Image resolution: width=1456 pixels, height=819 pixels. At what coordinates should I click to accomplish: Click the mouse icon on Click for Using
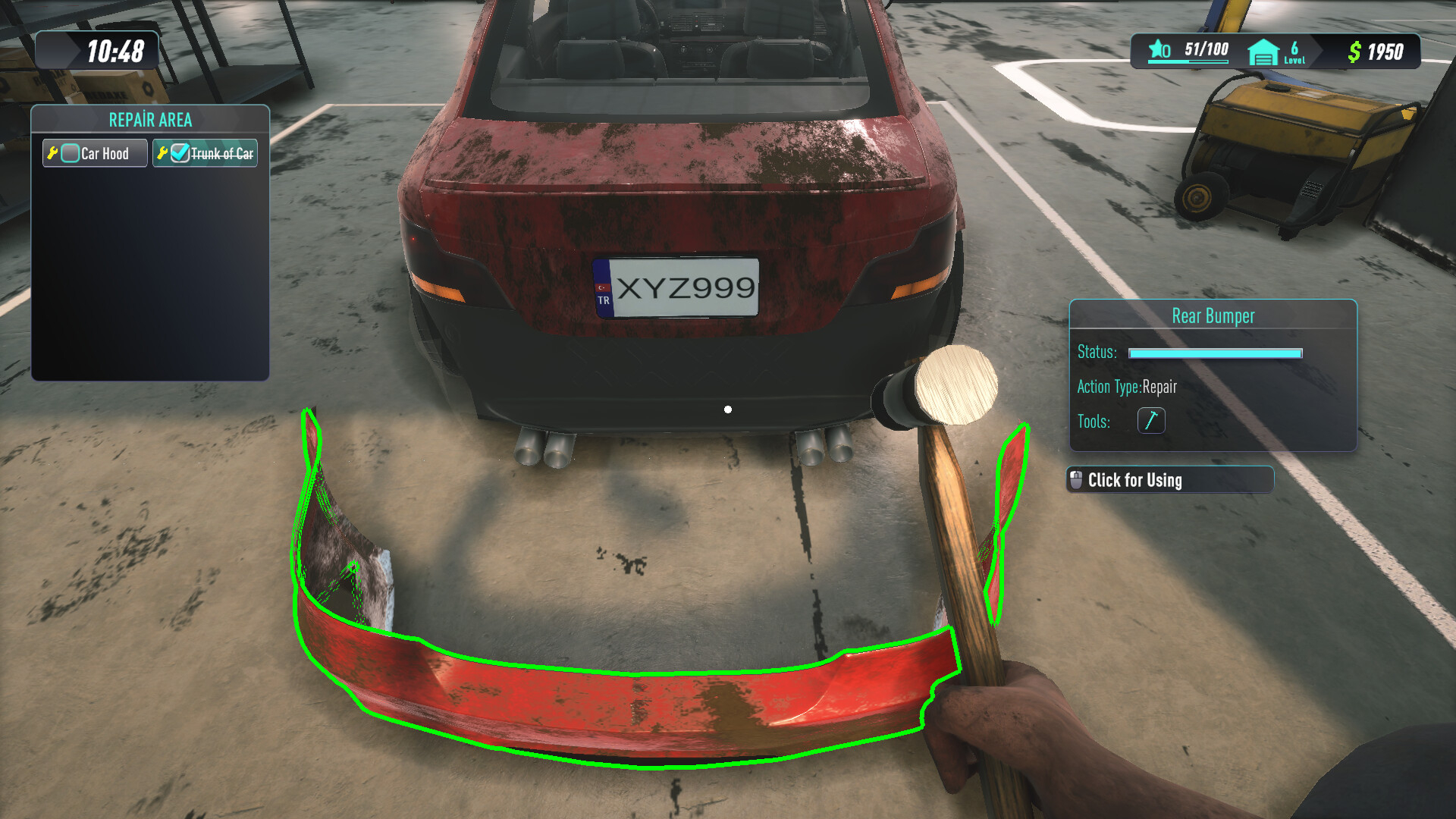coord(1077,479)
